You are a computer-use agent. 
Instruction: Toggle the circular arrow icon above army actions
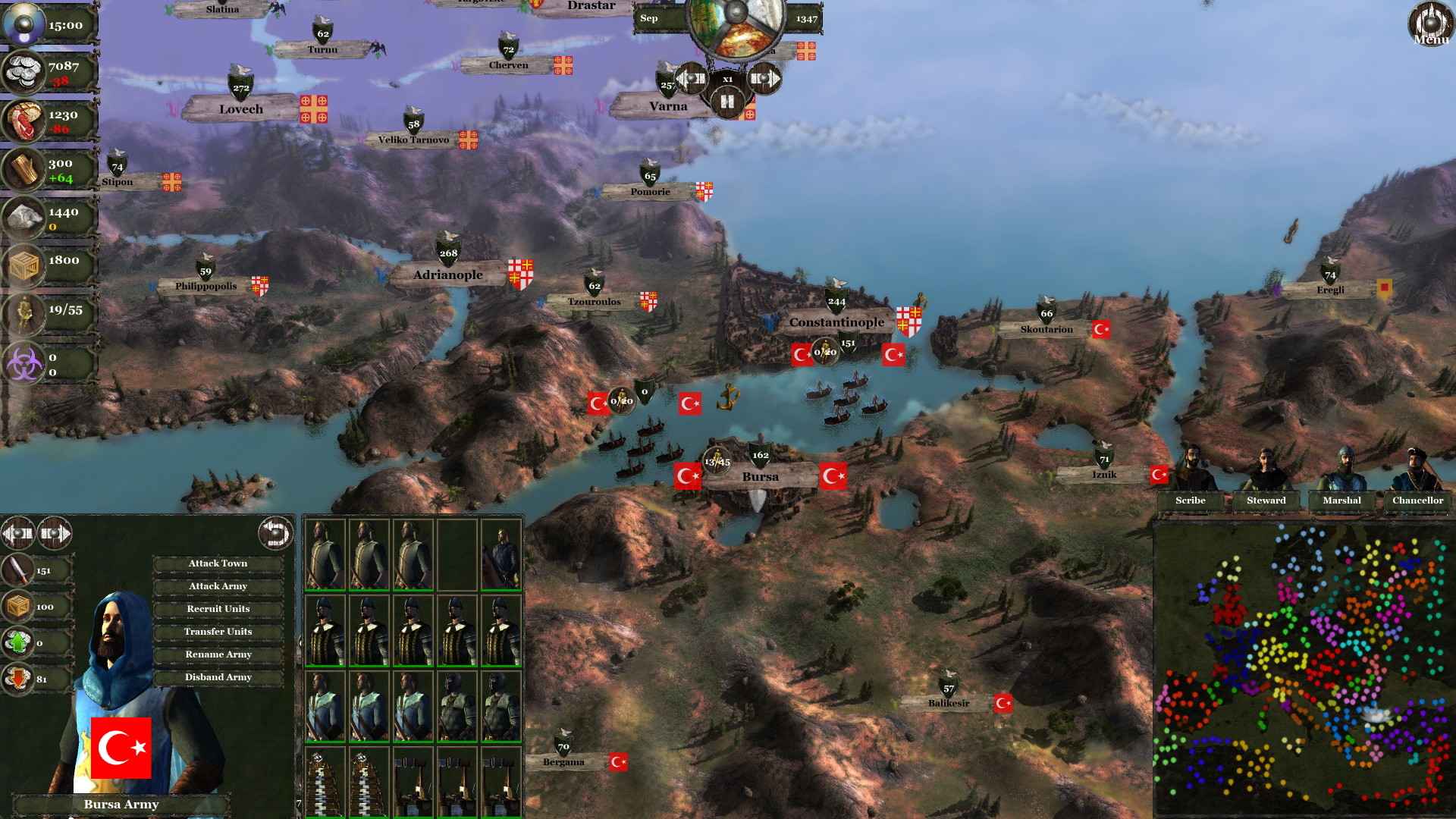pyautogui.click(x=275, y=532)
